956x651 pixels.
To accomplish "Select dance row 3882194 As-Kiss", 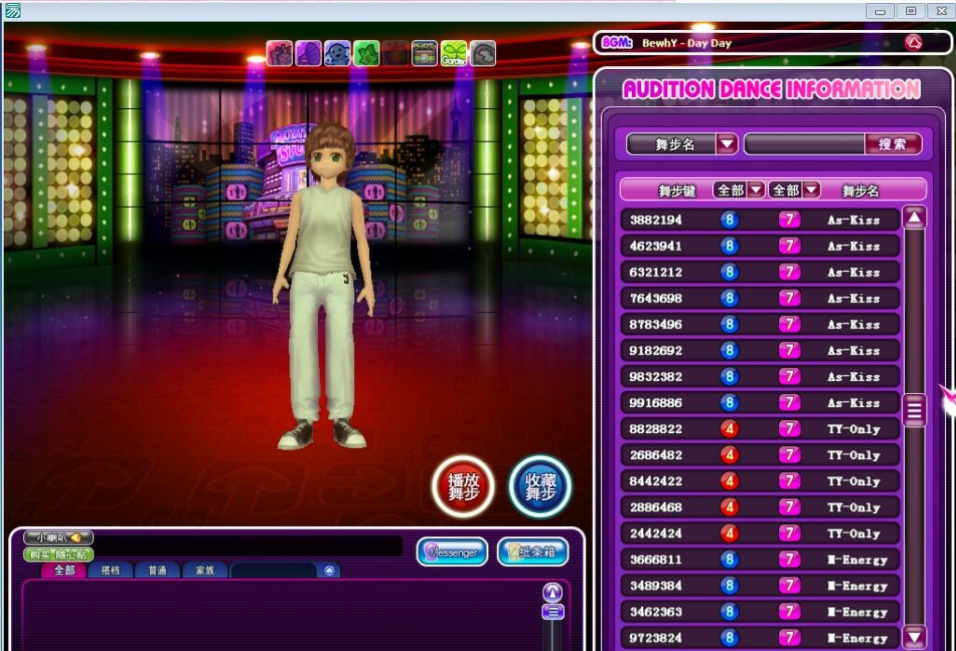I will click(759, 220).
